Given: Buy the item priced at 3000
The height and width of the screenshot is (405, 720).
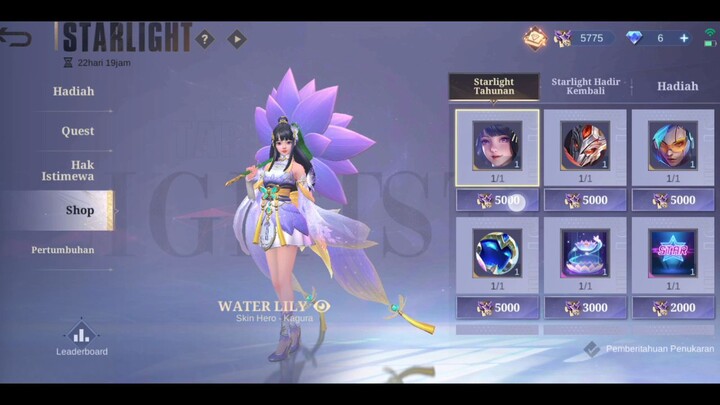Looking at the screenshot, I should click(x=584, y=309).
